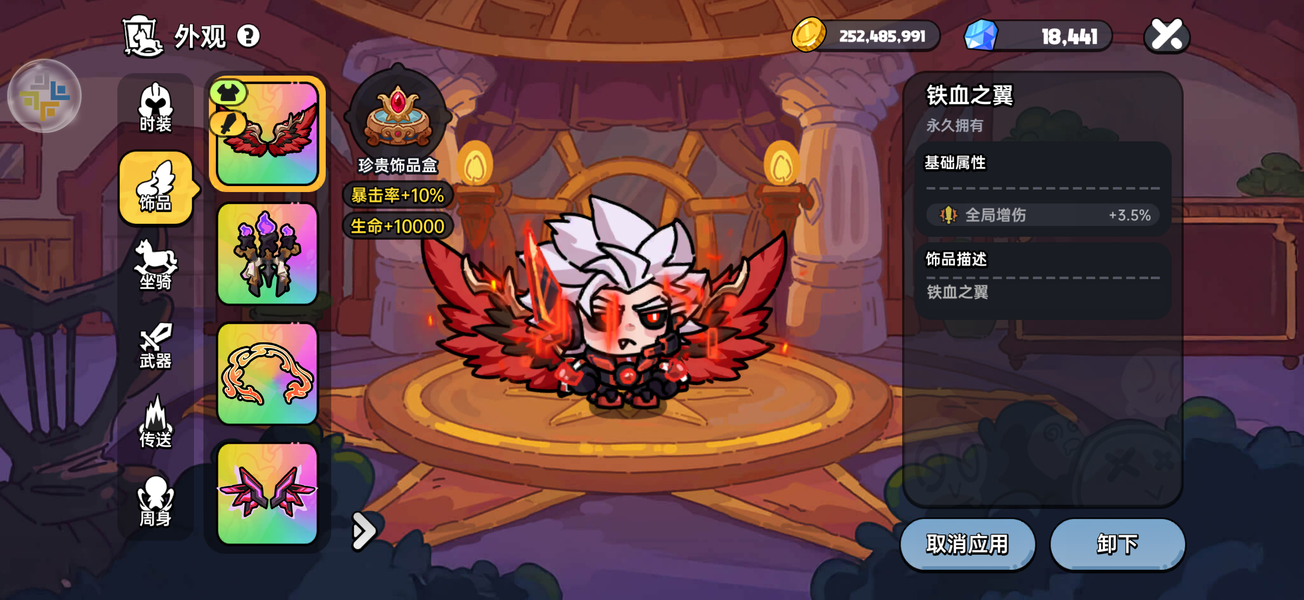Open the 坐骑 mount tab
This screenshot has width=1304, height=600.
tap(155, 267)
